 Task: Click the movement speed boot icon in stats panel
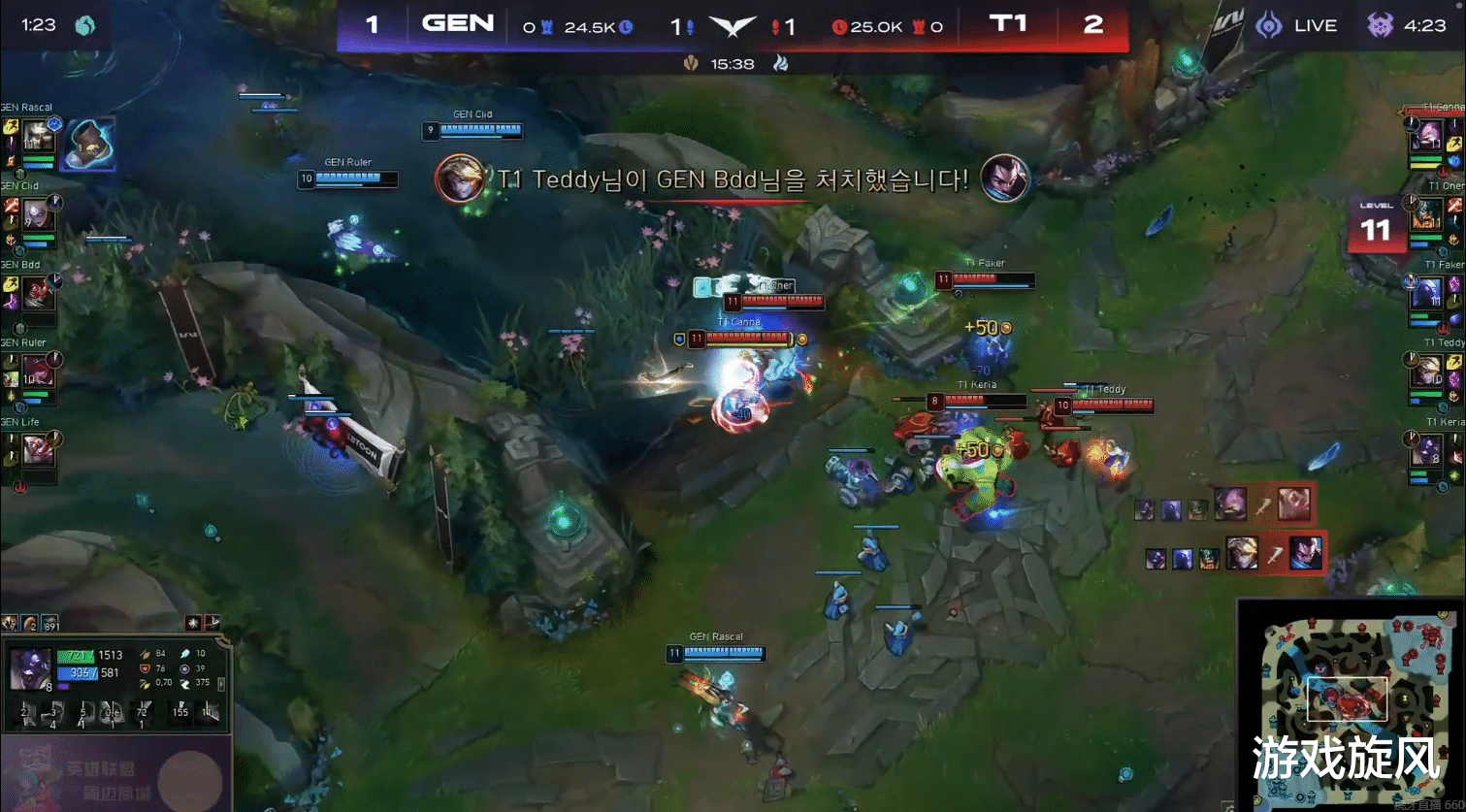coord(185,684)
